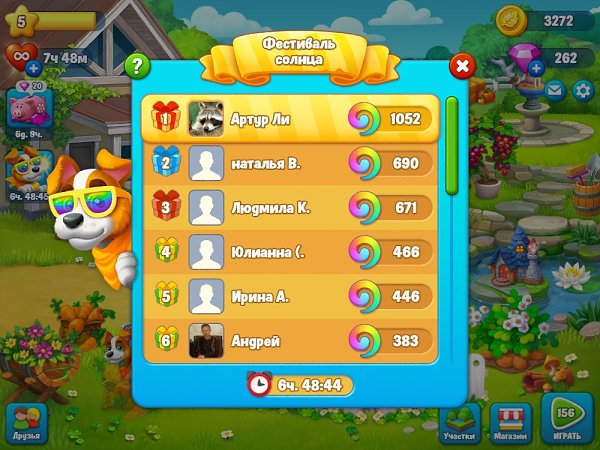
Task: Add gems with the plus button
Action: point(536,68)
